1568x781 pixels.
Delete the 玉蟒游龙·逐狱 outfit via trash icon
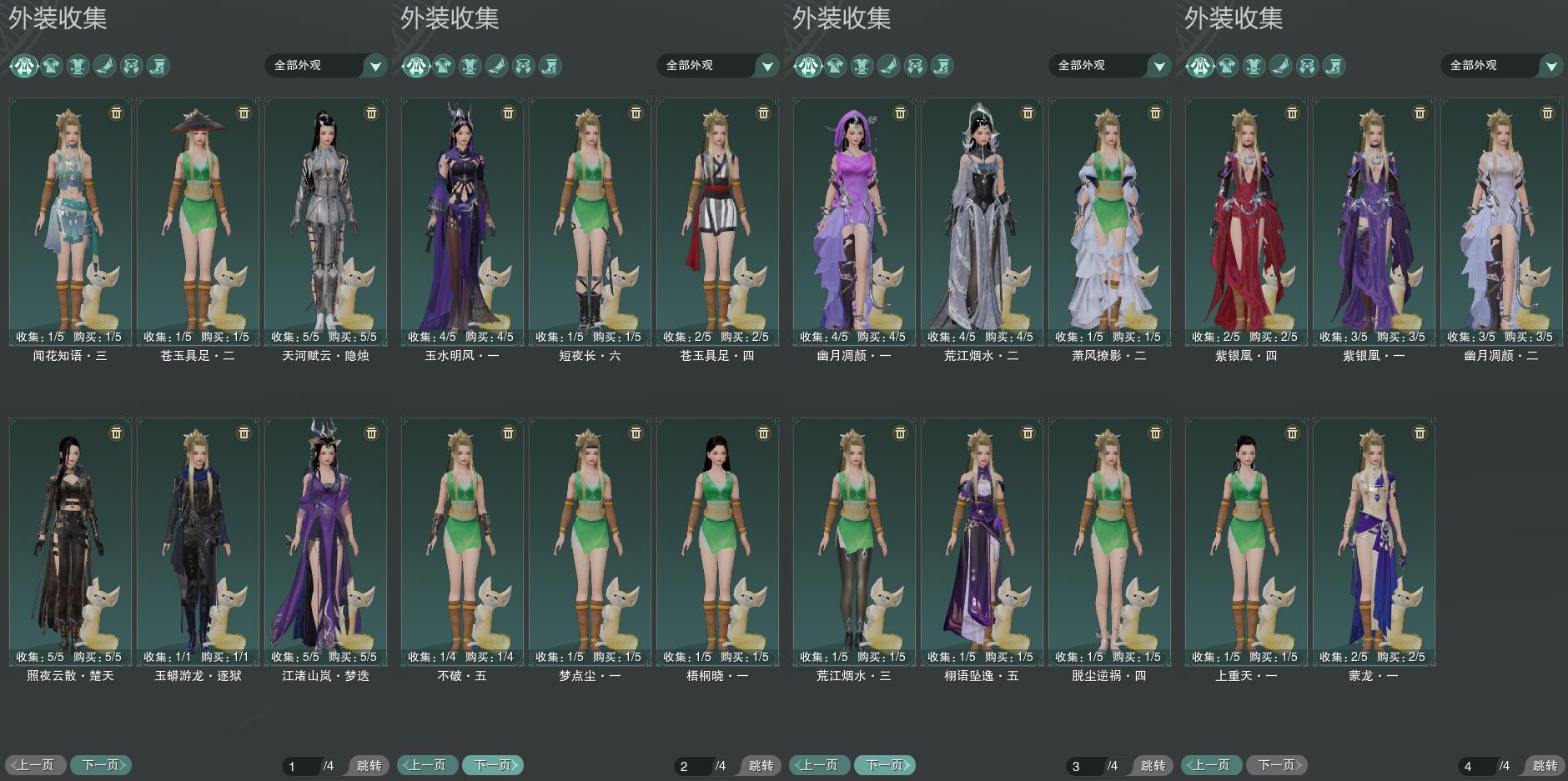click(x=244, y=433)
